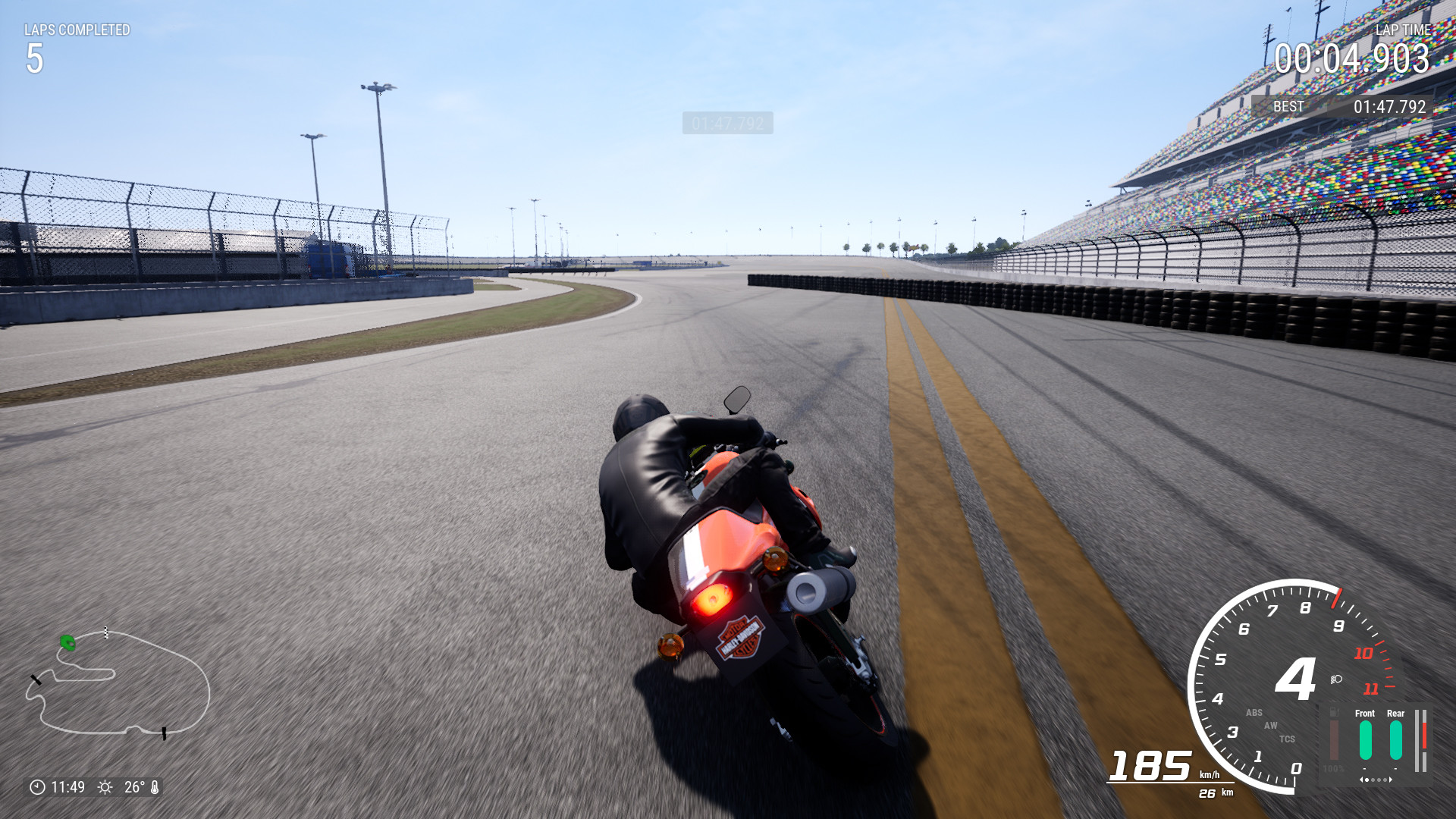Viewport: 1456px width, 819px height.
Task: Click the green Rear tire condition indicator
Action: [1395, 739]
